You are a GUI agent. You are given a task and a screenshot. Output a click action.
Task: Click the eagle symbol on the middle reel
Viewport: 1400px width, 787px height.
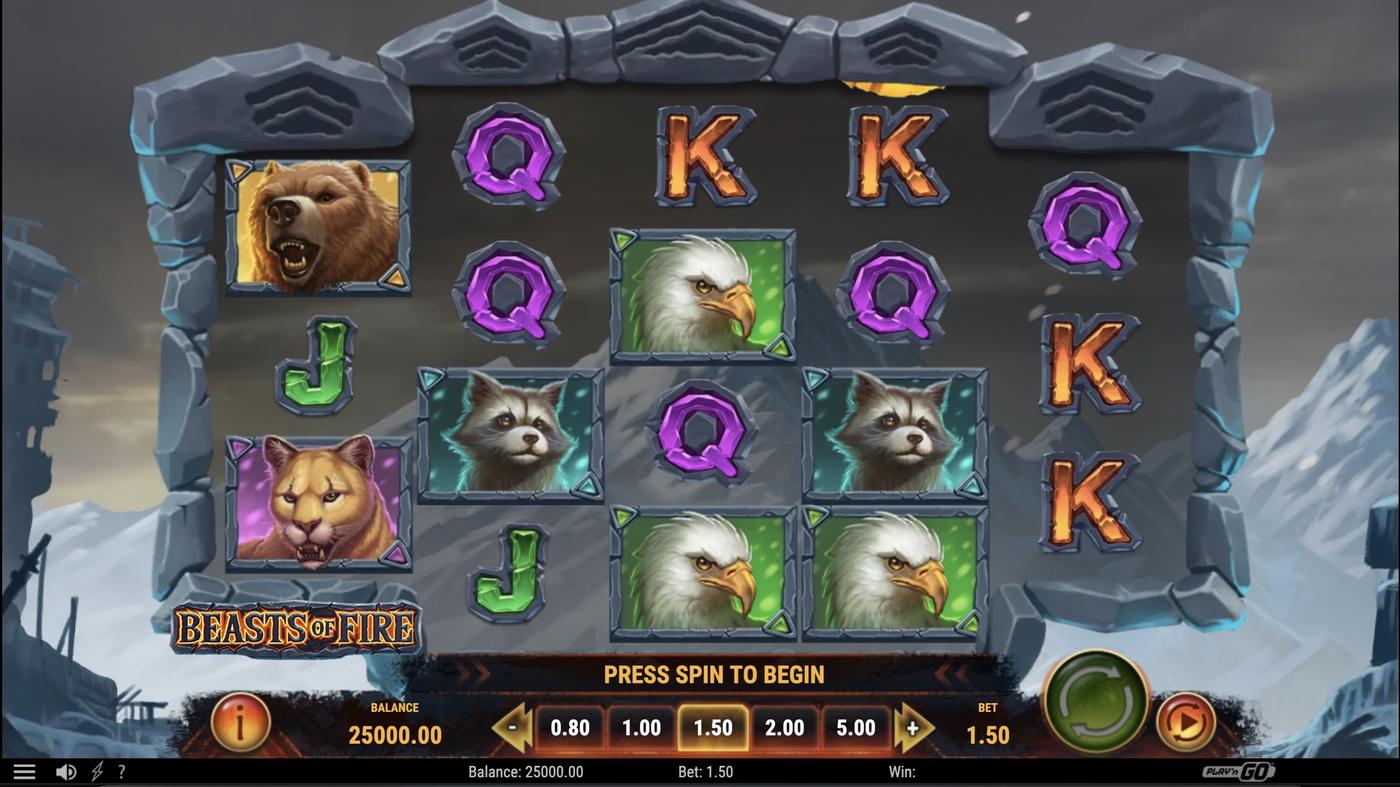click(x=702, y=293)
